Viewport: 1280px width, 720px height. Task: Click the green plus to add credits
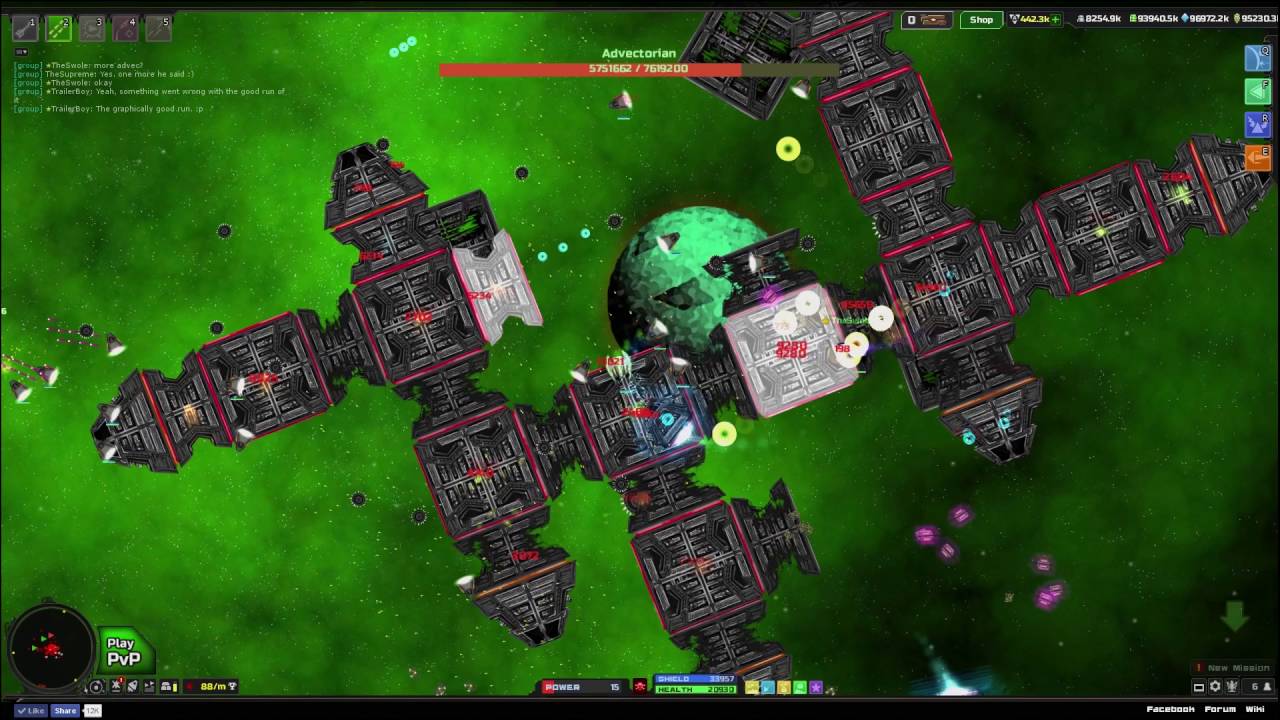(1054, 20)
